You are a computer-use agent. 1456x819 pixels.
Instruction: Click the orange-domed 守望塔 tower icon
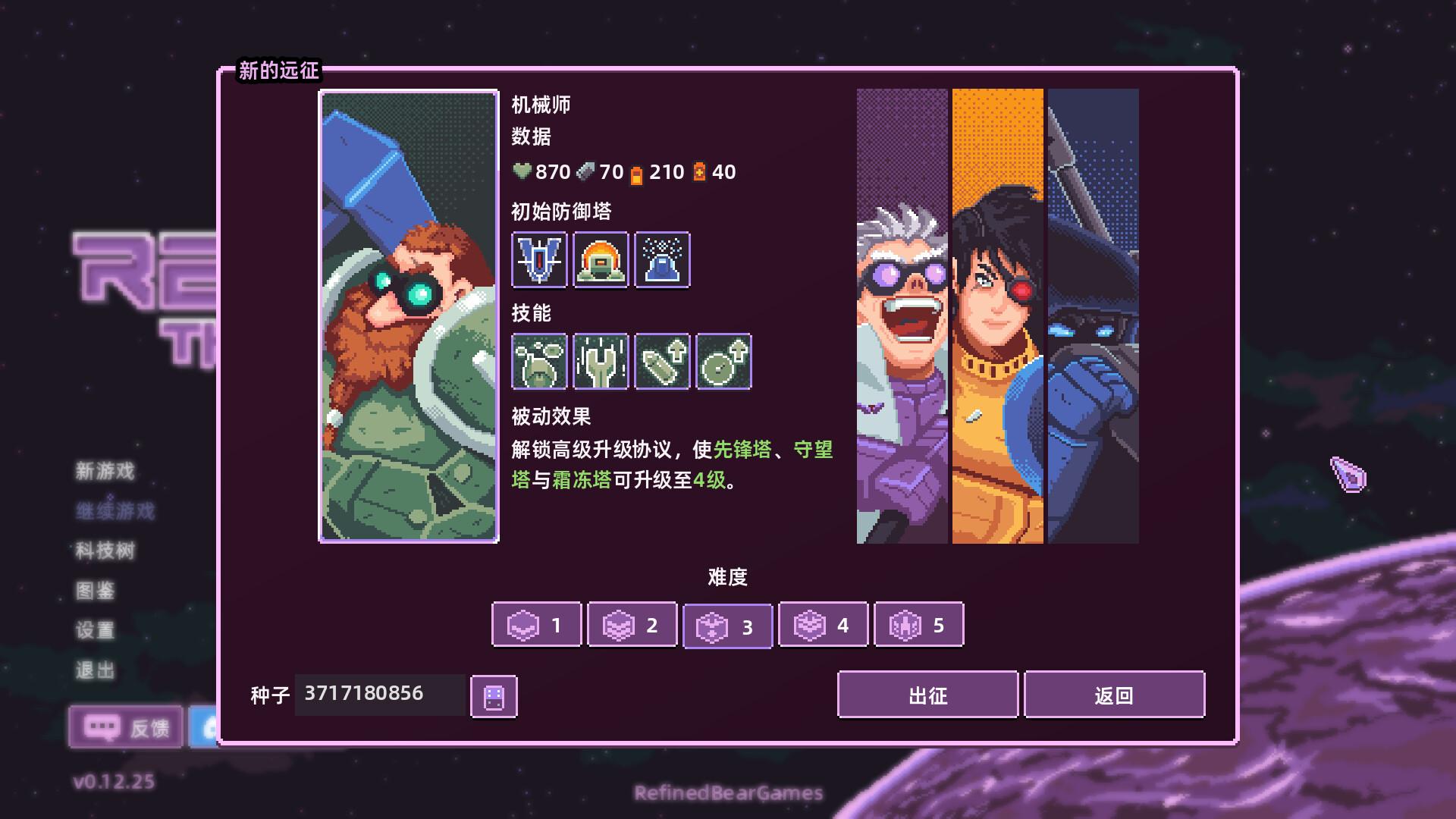[x=599, y=261]
